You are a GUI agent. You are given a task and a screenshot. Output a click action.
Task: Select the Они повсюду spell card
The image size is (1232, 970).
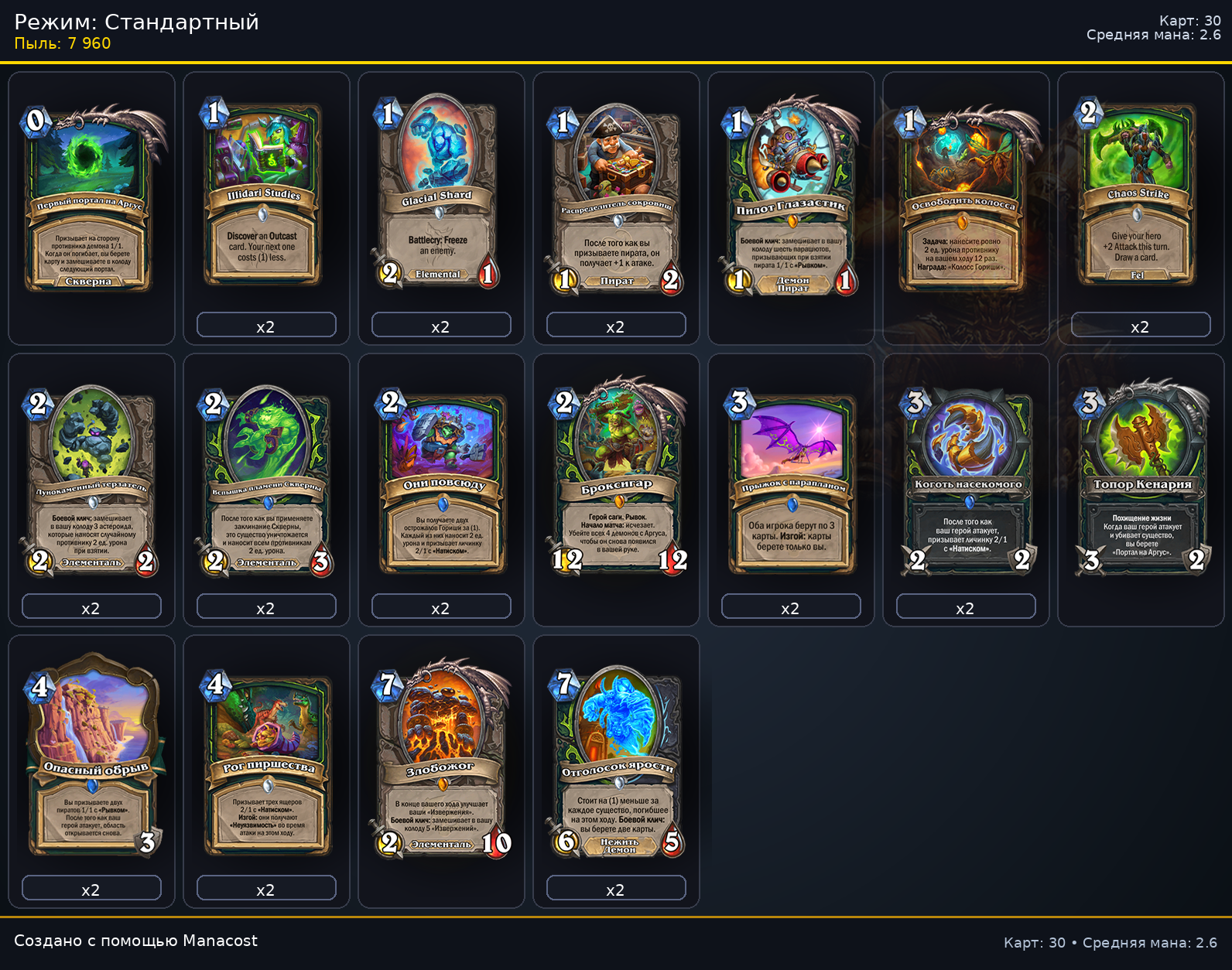440,481
